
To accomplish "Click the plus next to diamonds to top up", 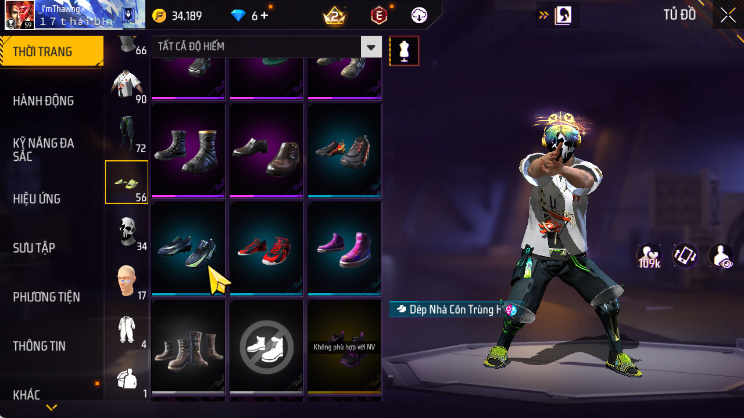I will tap(265, 16).
